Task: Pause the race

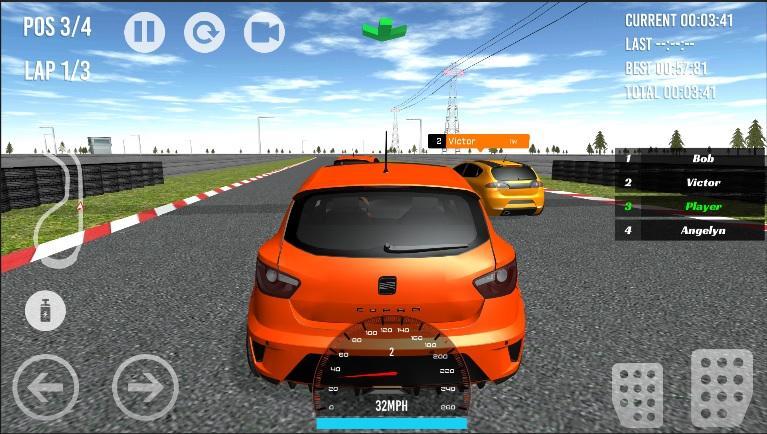Action: [x=144, y=32]
